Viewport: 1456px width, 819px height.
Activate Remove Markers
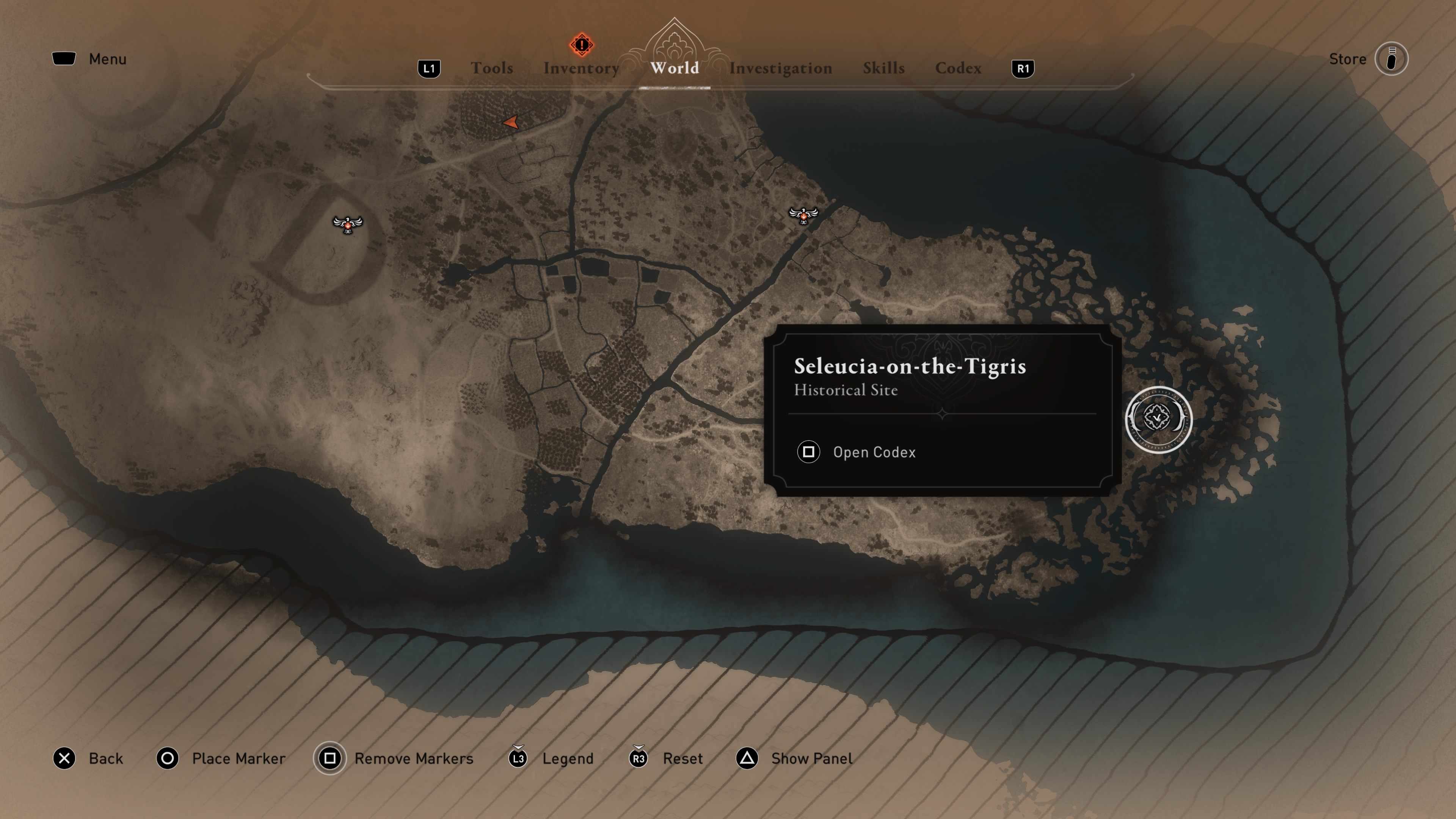394,758
